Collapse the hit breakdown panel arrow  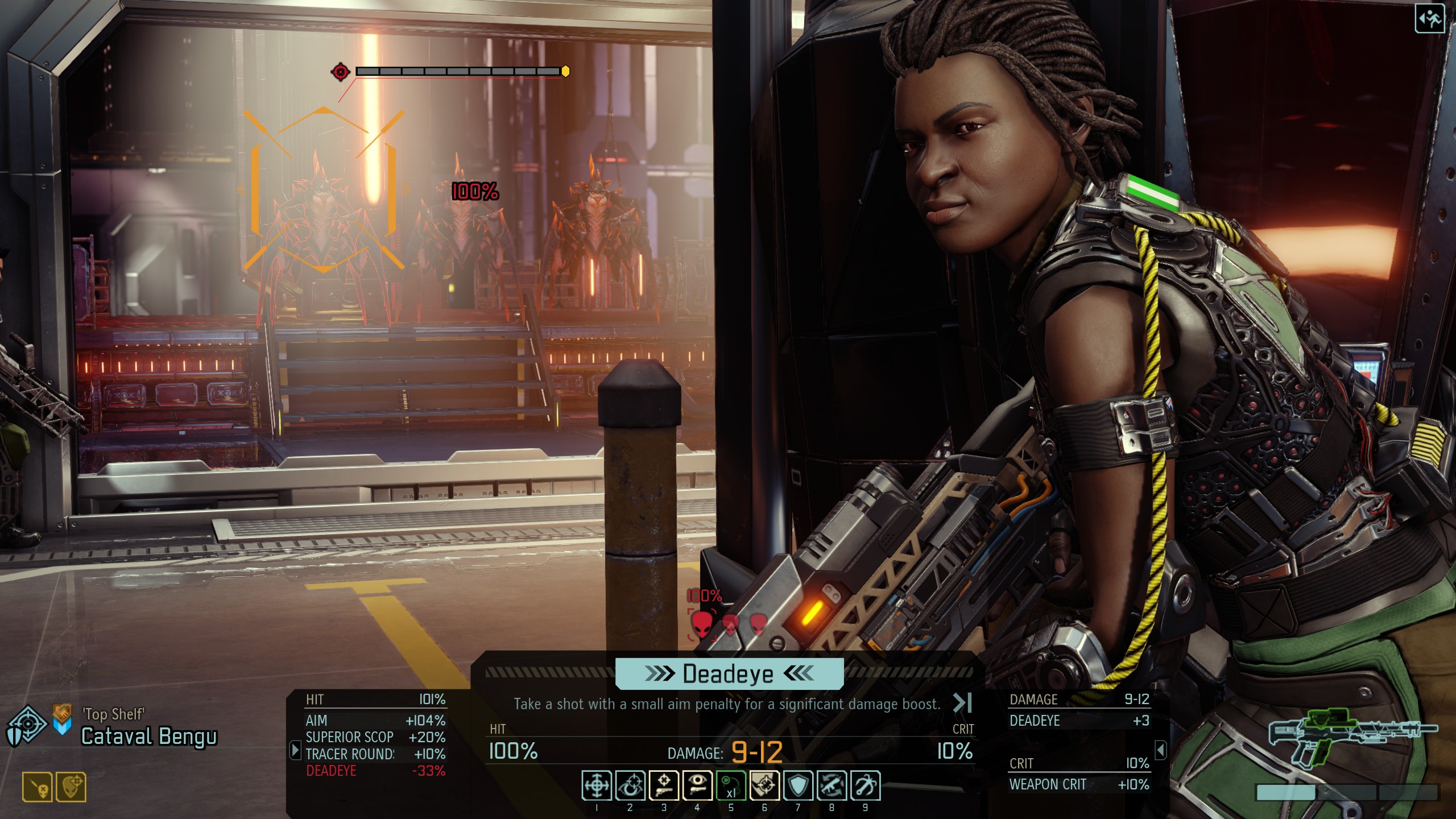[x=295, y=750]
